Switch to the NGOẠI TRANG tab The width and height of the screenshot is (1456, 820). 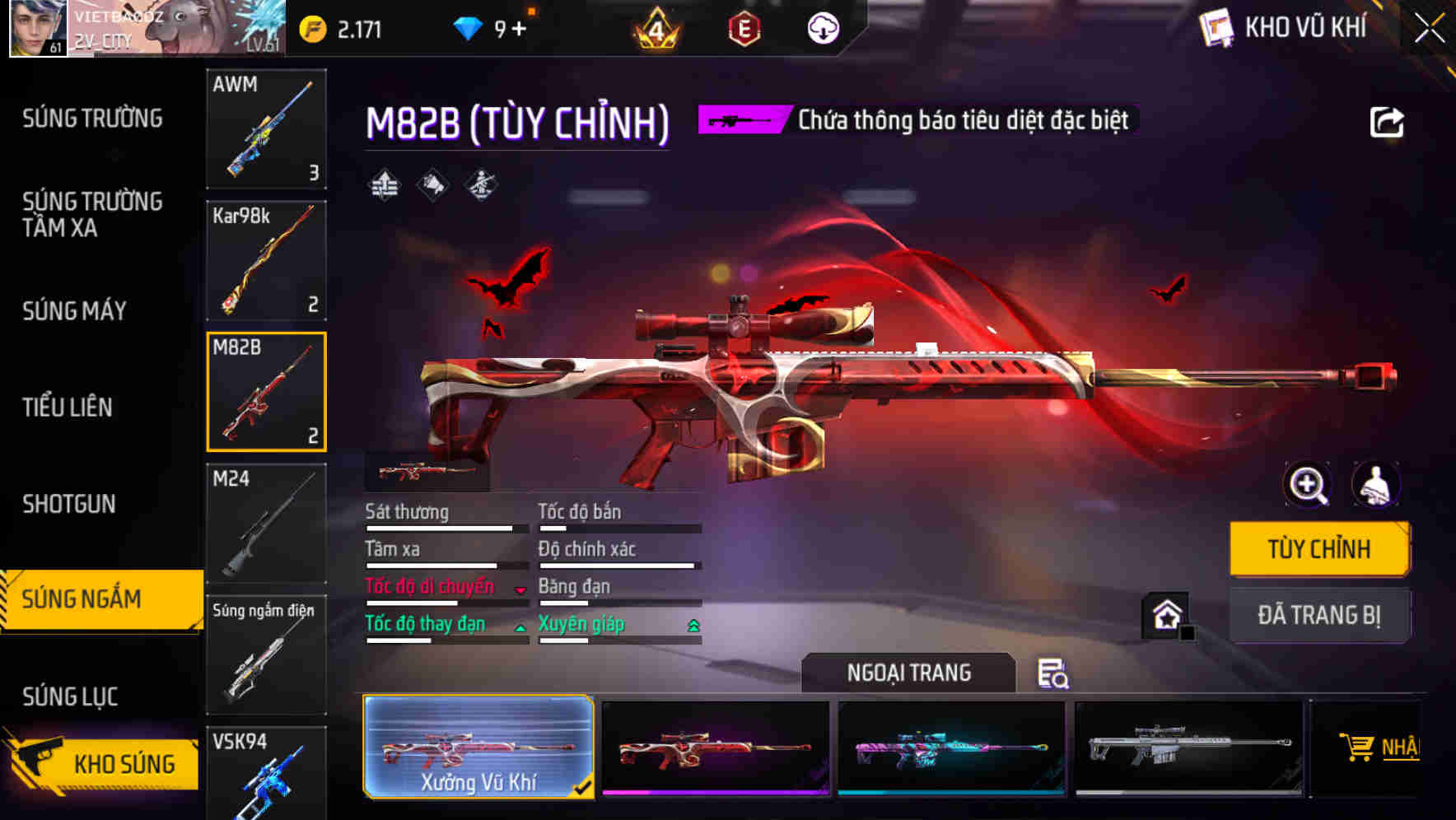point(907,672)
